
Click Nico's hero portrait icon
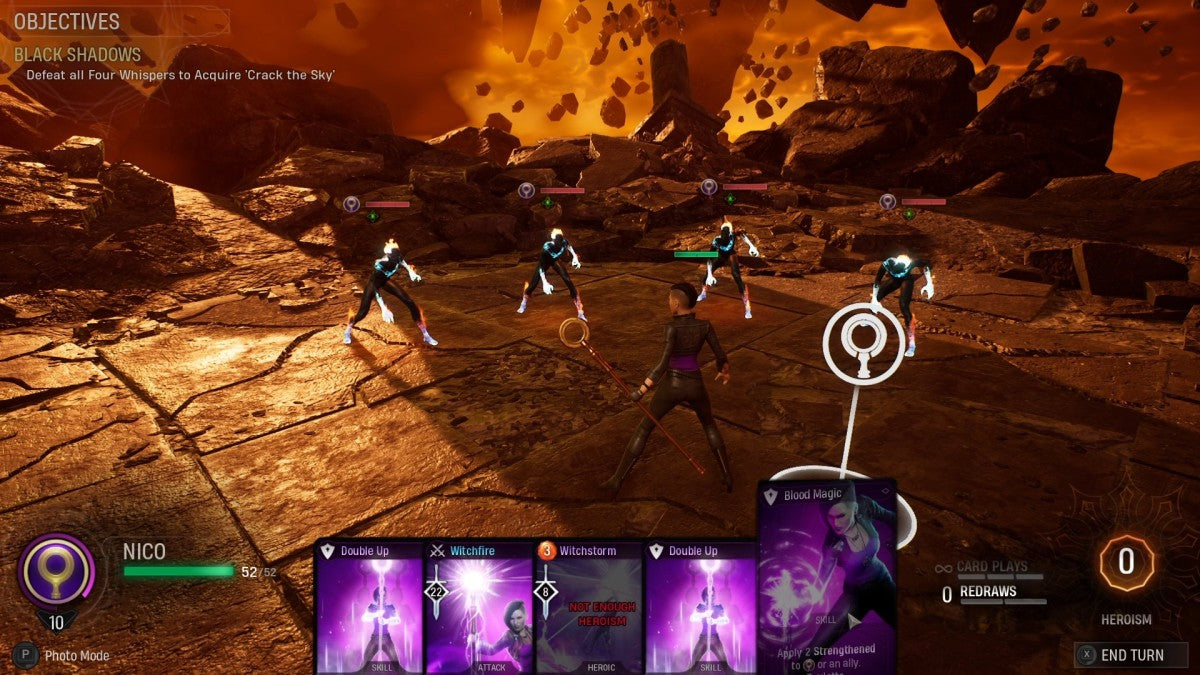coord(56,571)
